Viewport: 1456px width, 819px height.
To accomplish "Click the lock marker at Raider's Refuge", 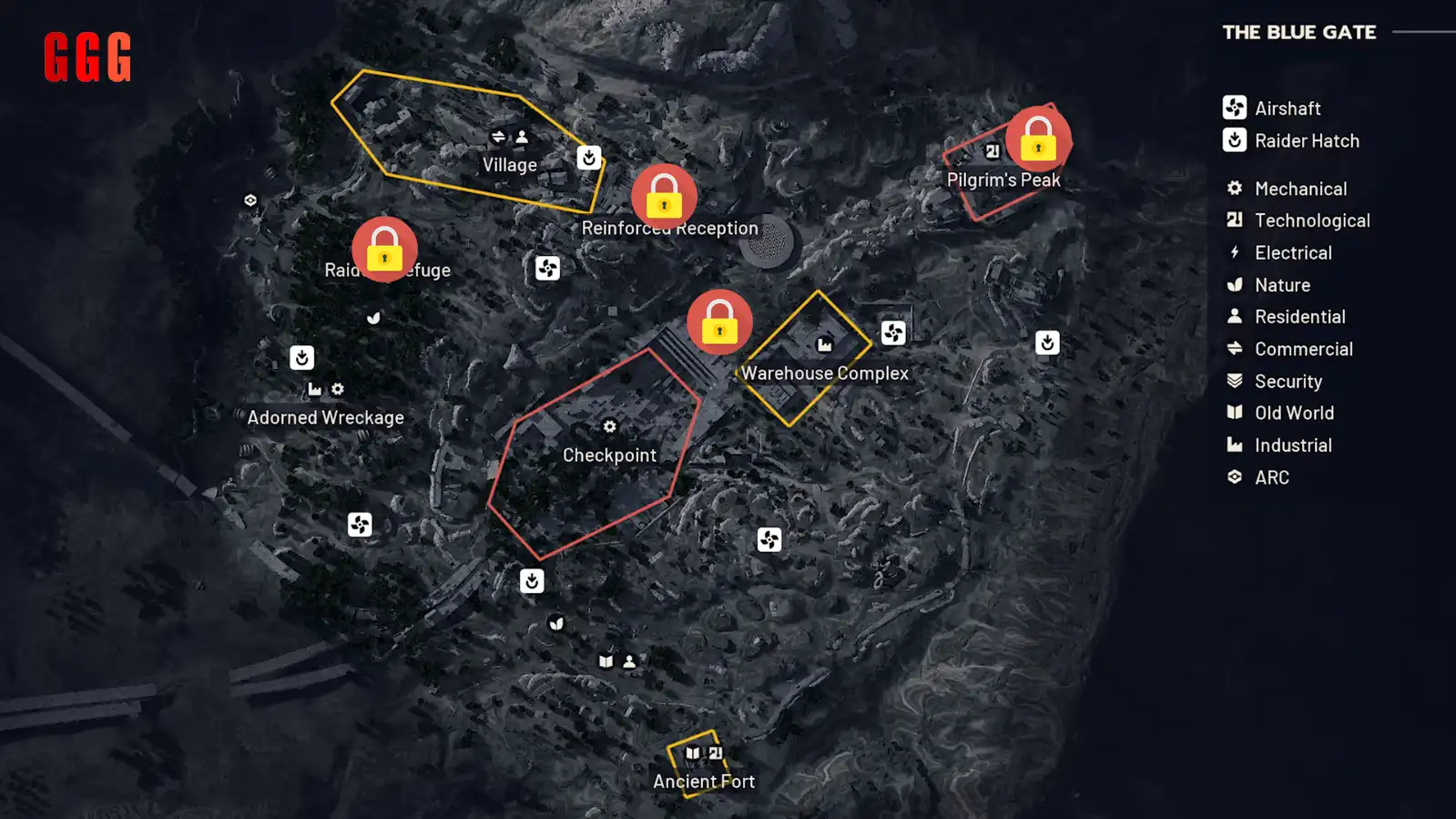I will pos(385,248).
